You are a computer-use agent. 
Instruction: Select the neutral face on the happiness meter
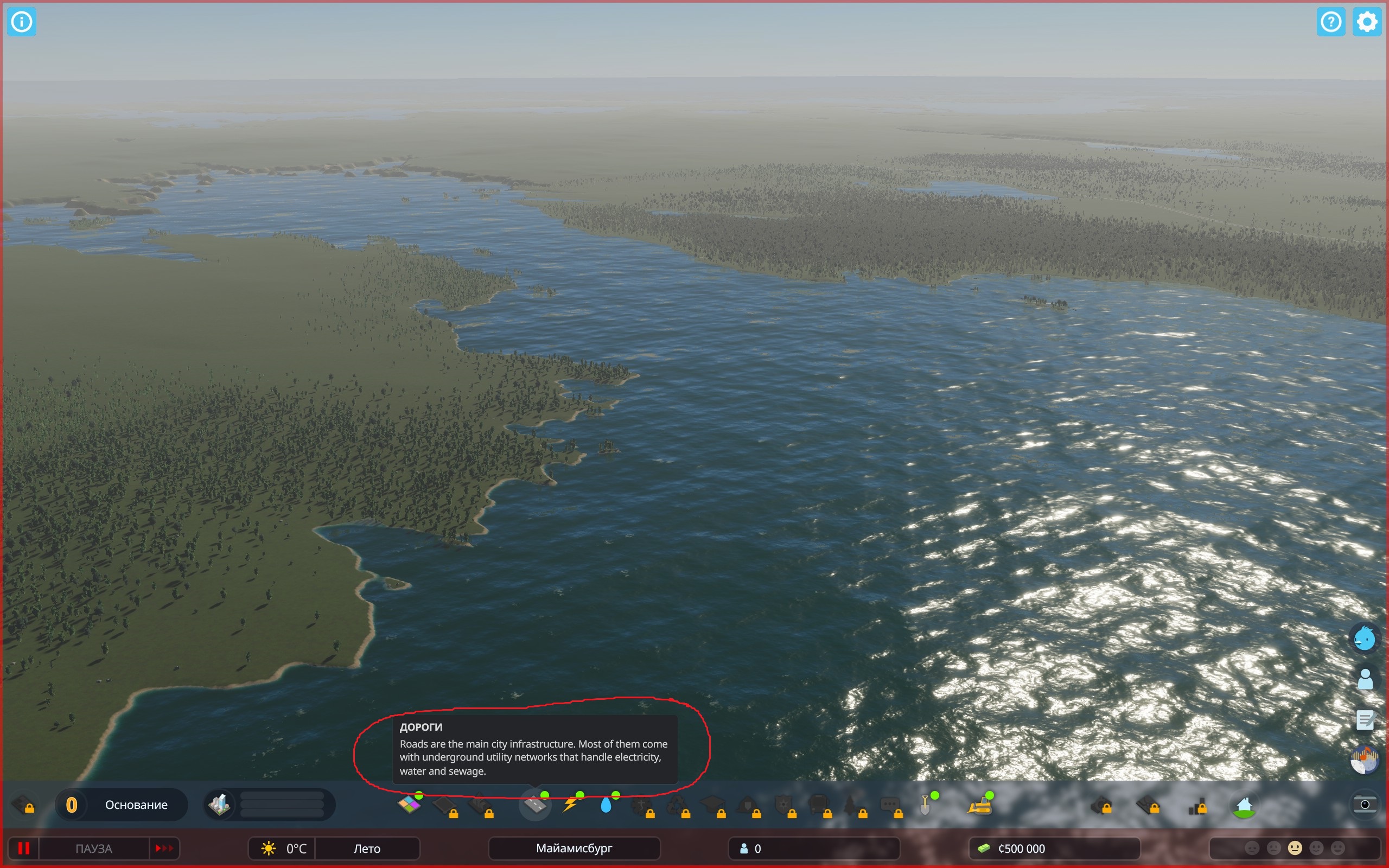pos(1296,848)
